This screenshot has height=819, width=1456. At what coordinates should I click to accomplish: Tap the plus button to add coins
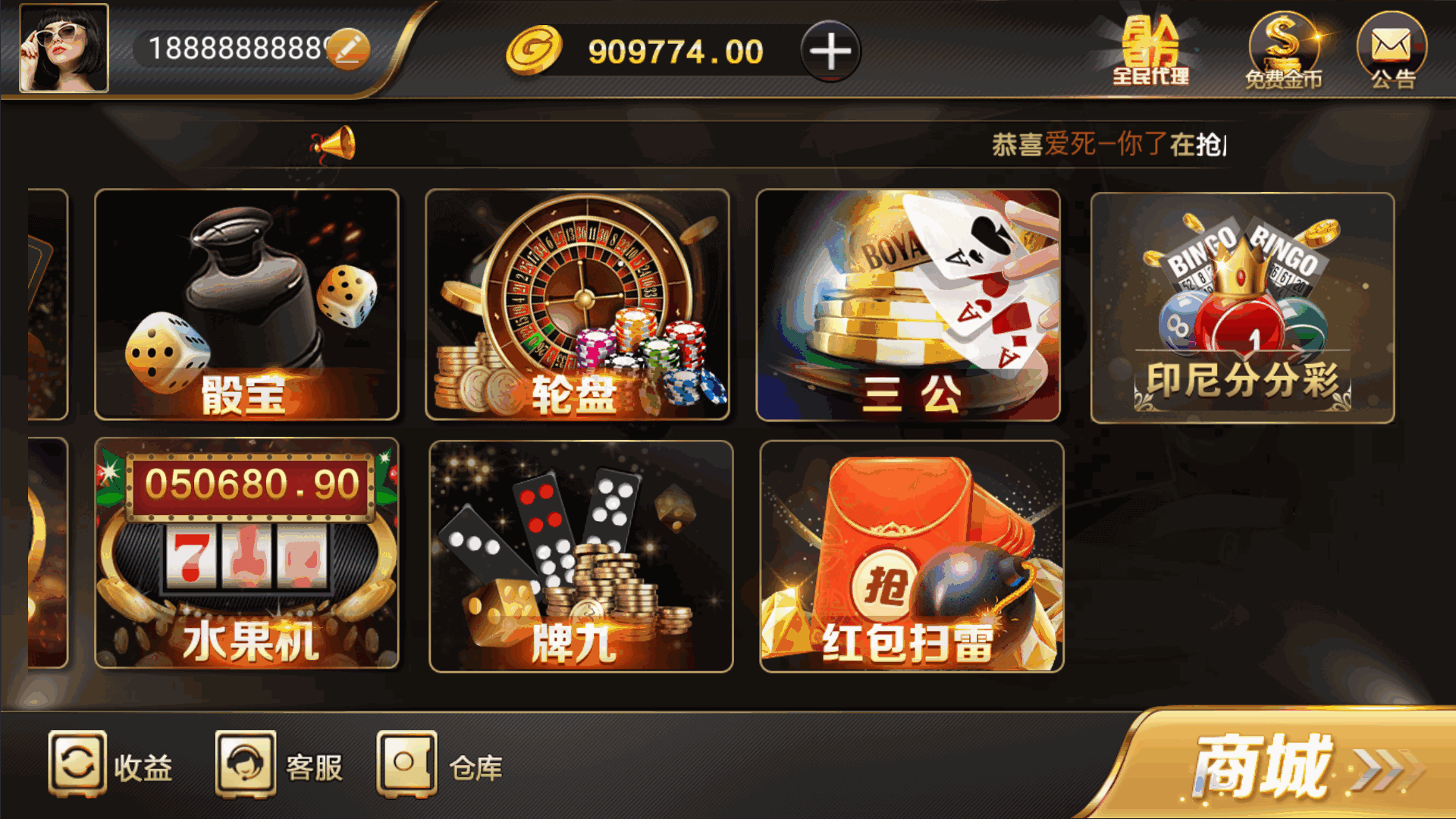[831, 52]
